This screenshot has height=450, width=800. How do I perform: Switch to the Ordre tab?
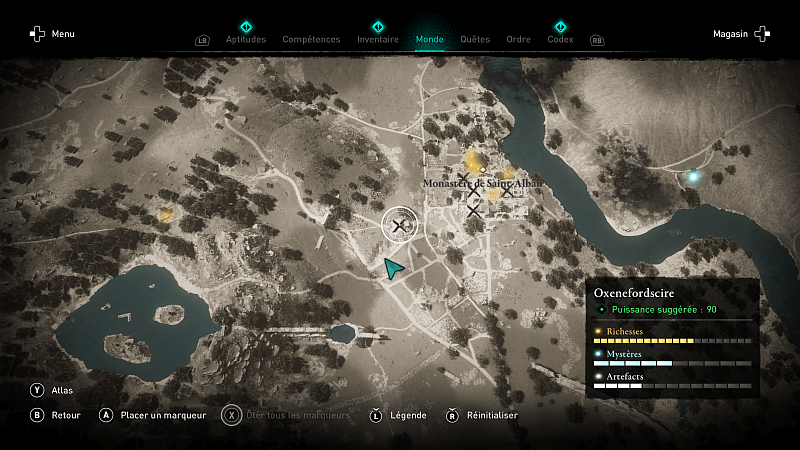point(518,39)
